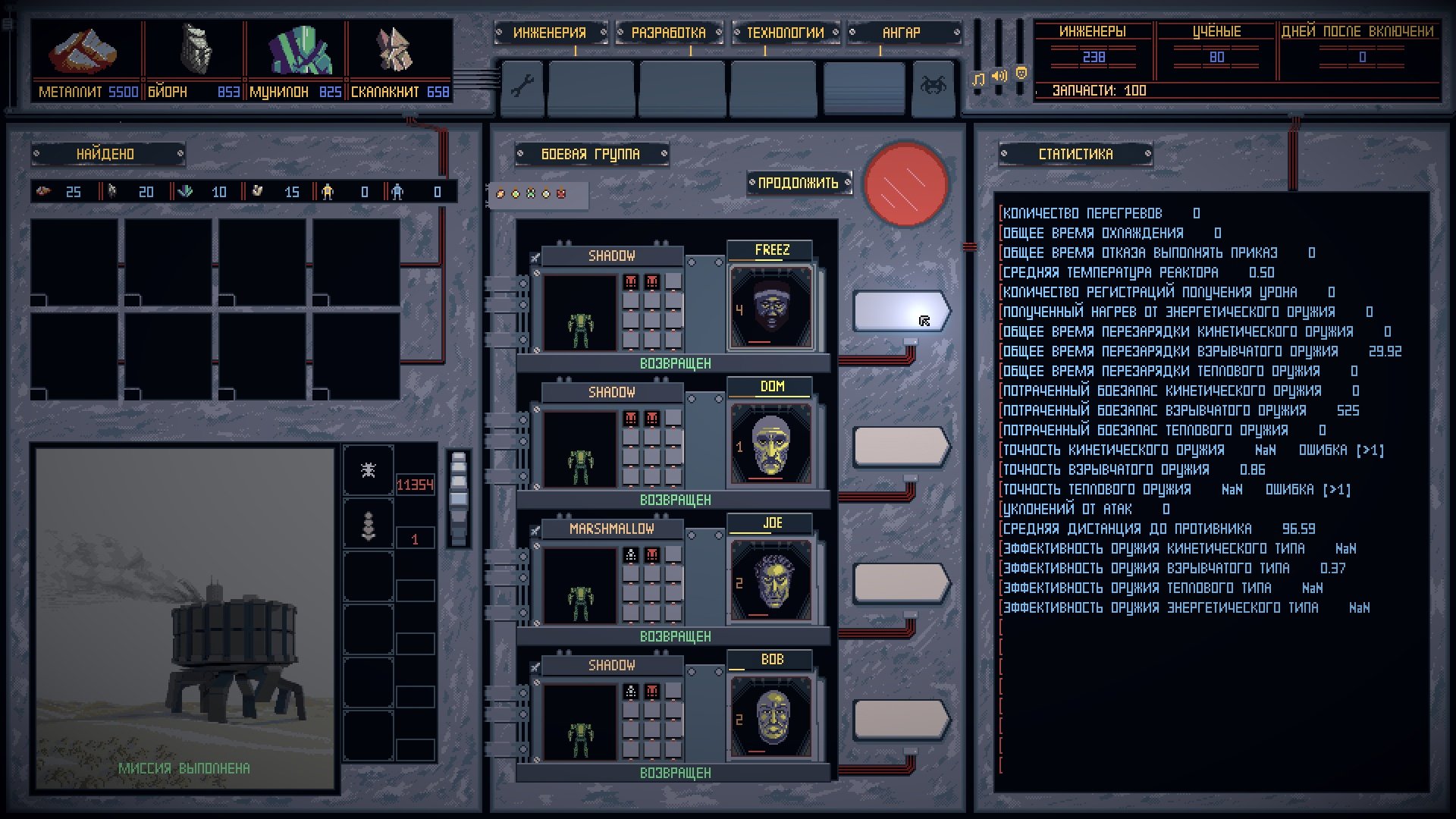This screenshot has height=819, width=1456.
Task: Click the arrow button beside Dom
Action: tap(900, 446)
